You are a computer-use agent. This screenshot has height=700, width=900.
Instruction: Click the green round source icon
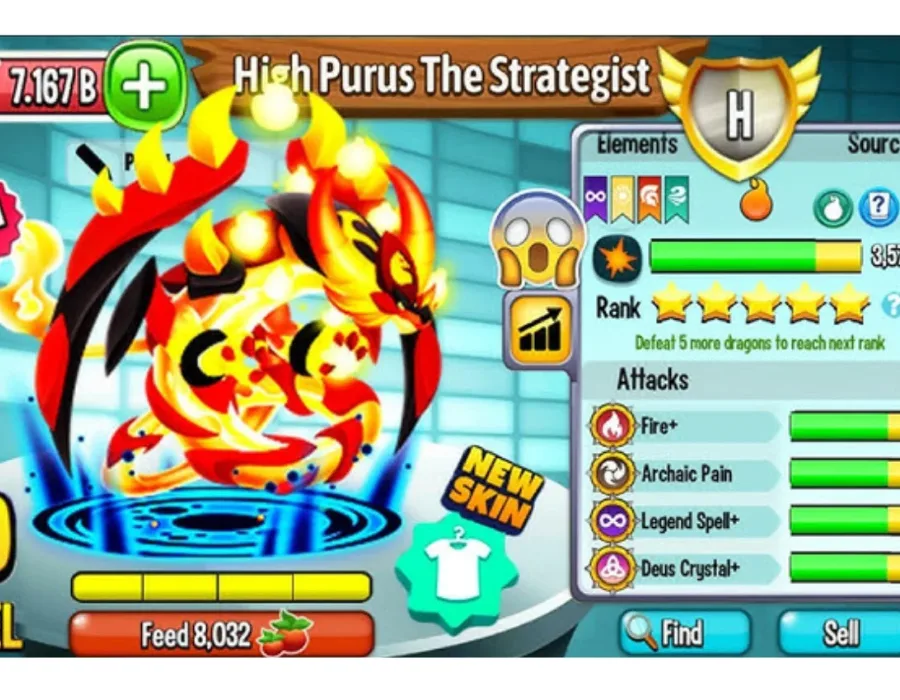click(x=833, y=208)
